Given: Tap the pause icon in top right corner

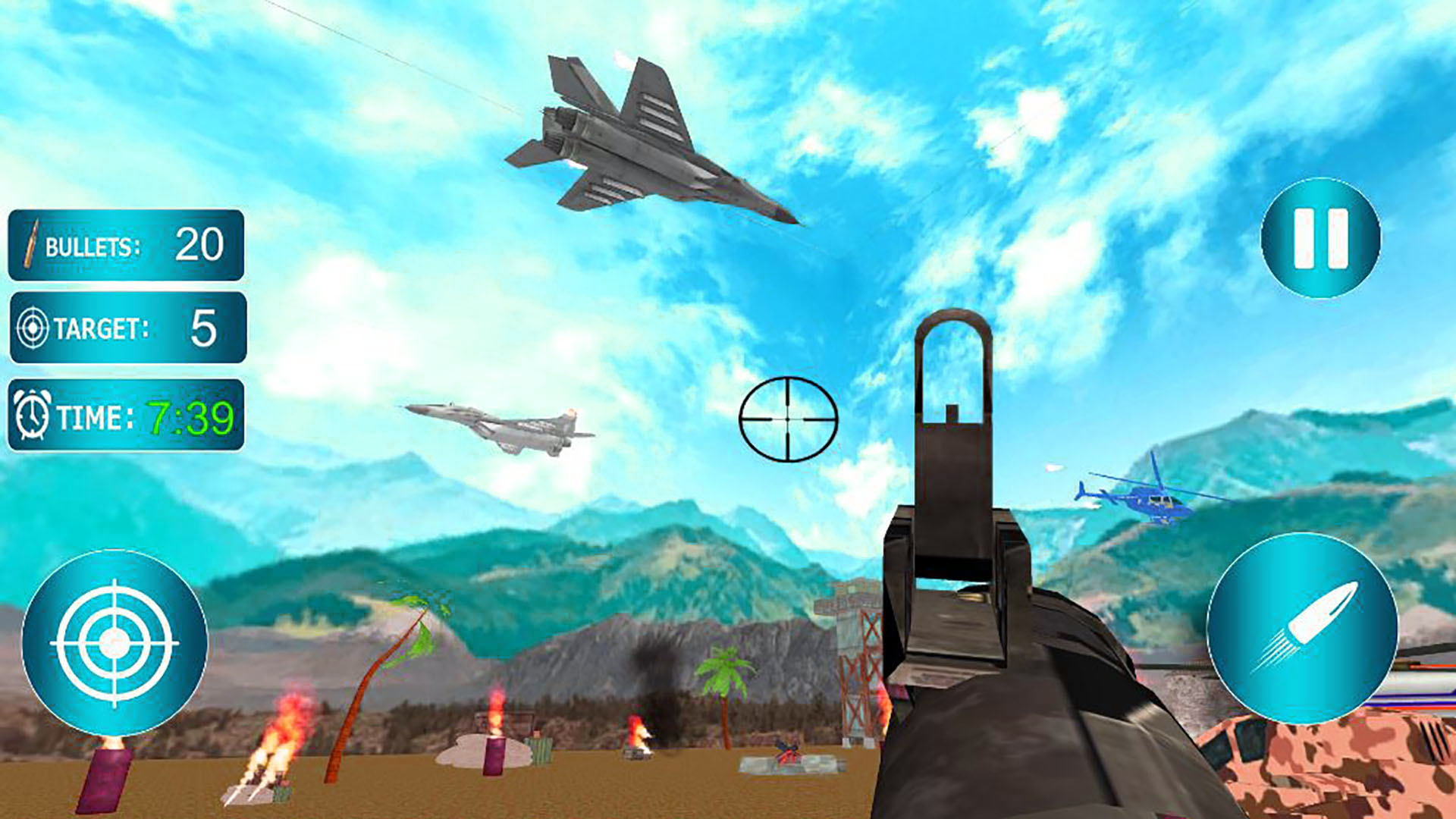Looking at the screenshot, I should coord(1319,237).
